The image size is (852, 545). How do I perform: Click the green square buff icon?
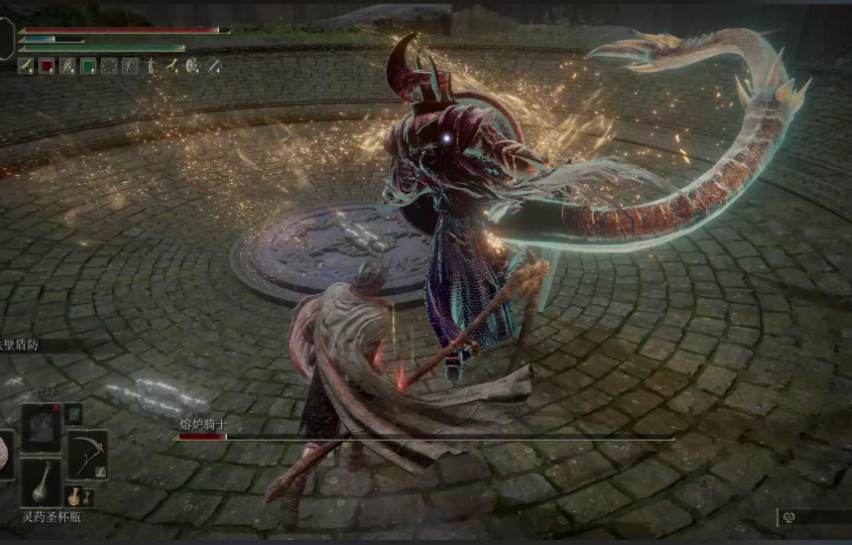click(x=88, y=66)
